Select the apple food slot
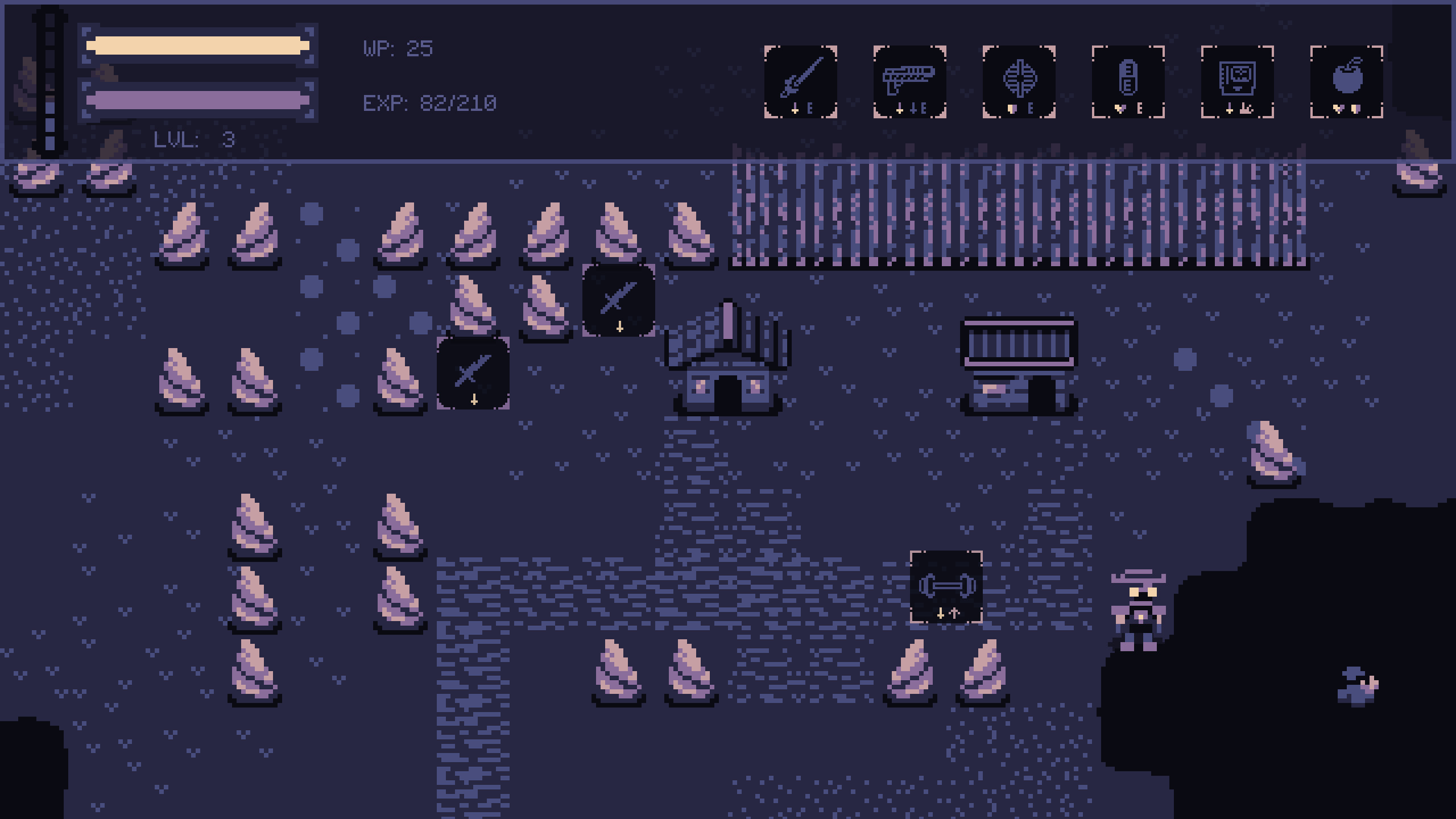 coord(1346,82)
